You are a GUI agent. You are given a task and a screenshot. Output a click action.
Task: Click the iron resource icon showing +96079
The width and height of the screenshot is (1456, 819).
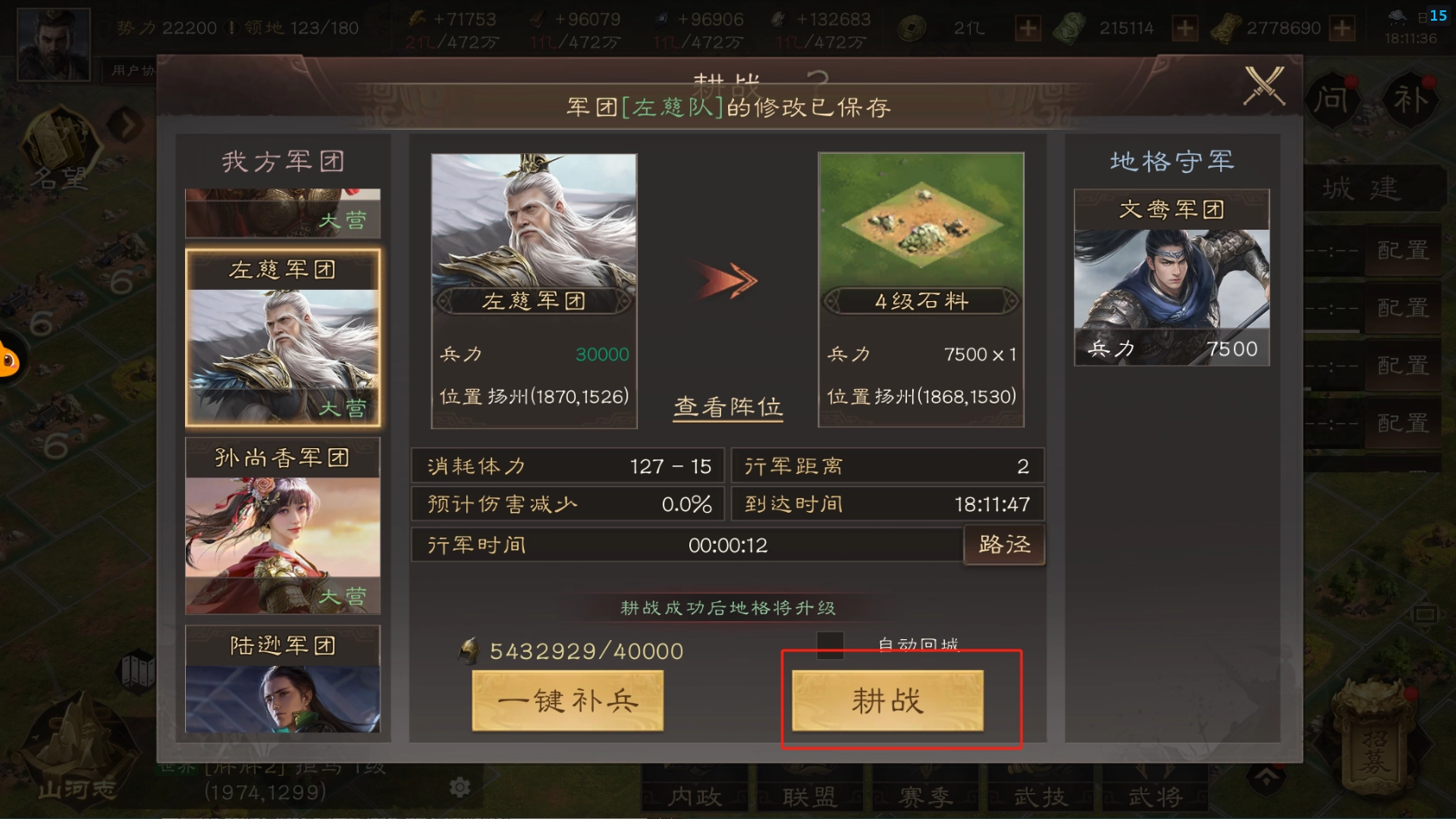point(538,19)
